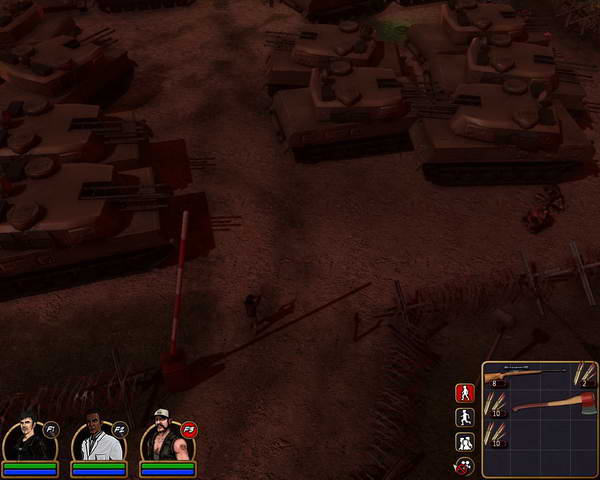Select the bearded biker portrait marked F3
Image resolution: width=600 pixels, height=480 pixels.
point(165,438)
